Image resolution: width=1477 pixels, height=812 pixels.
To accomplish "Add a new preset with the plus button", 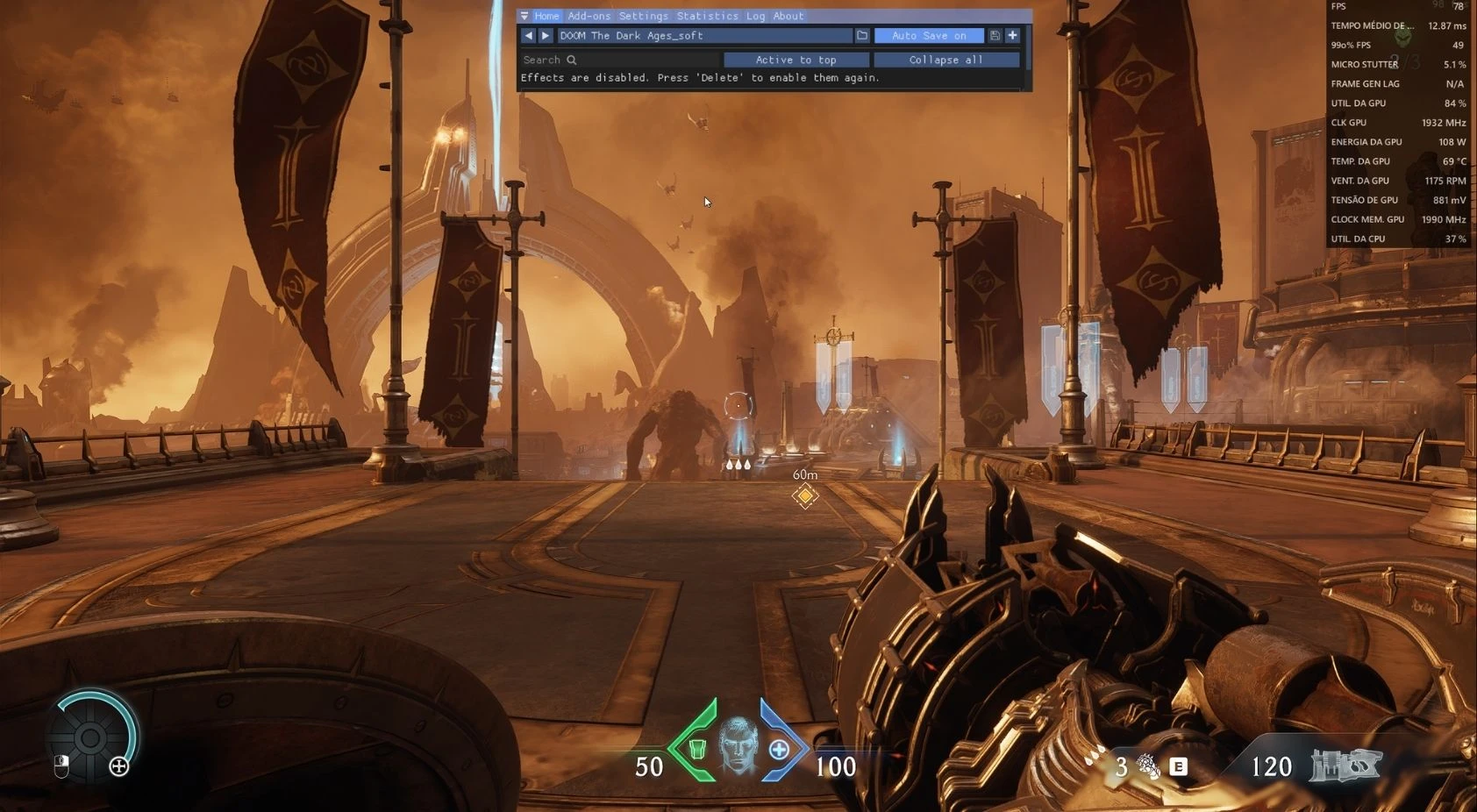I will click(1012, 36).
